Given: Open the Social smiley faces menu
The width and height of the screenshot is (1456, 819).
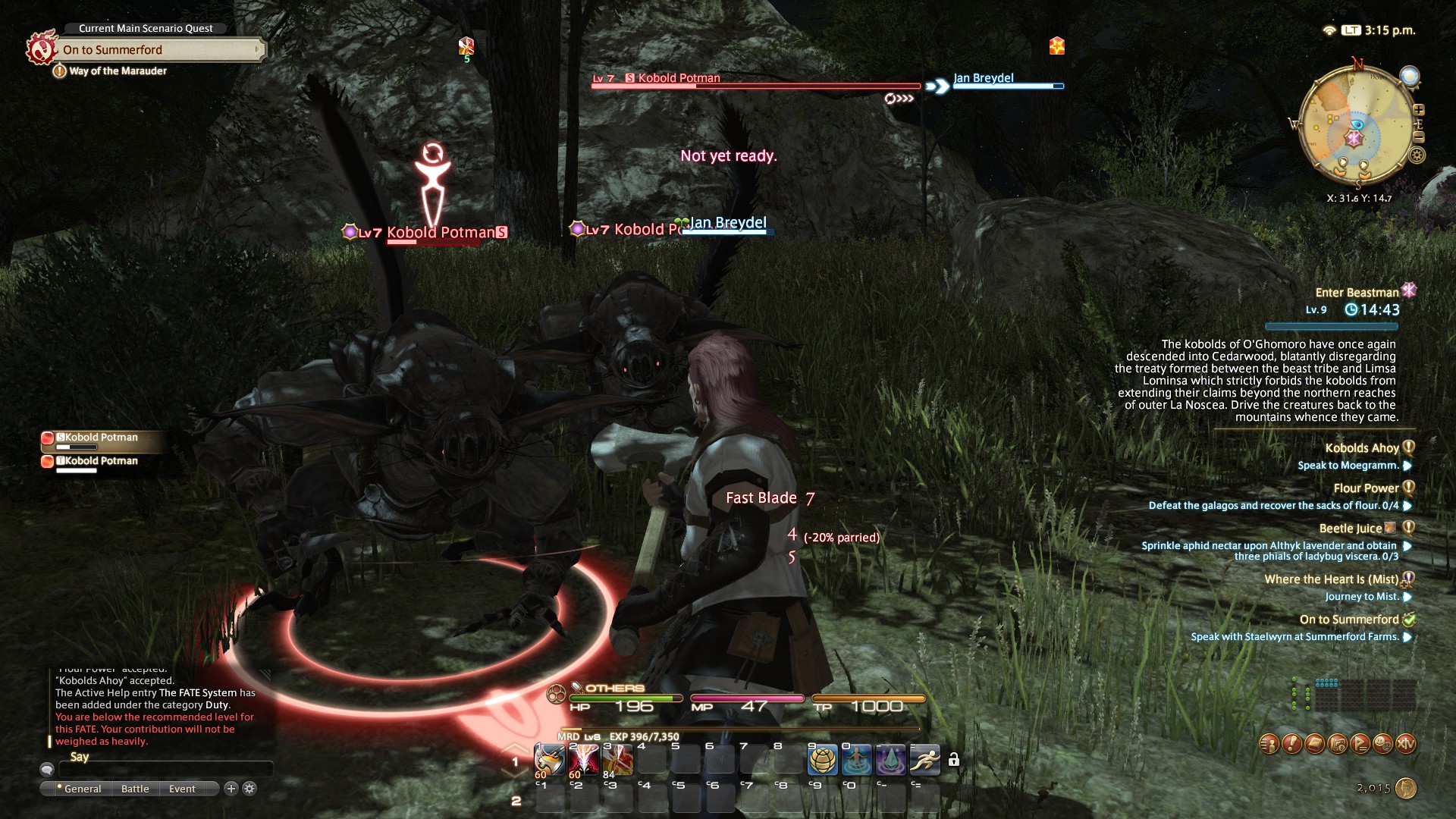Looking at the screenshot, I should click(x=1382, y=744).
